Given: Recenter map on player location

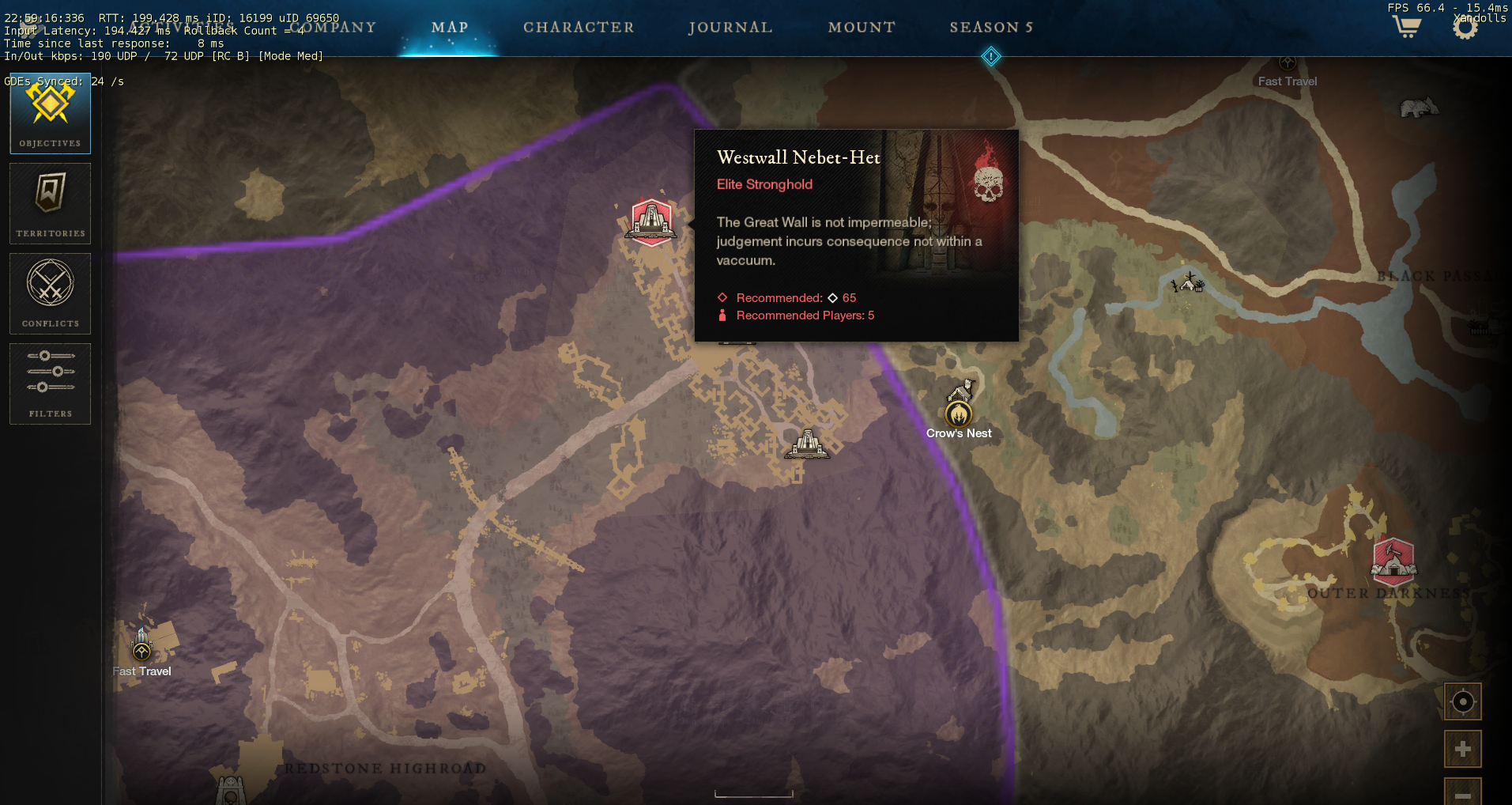Looking at the screenshot, I should click(1462, 701).
